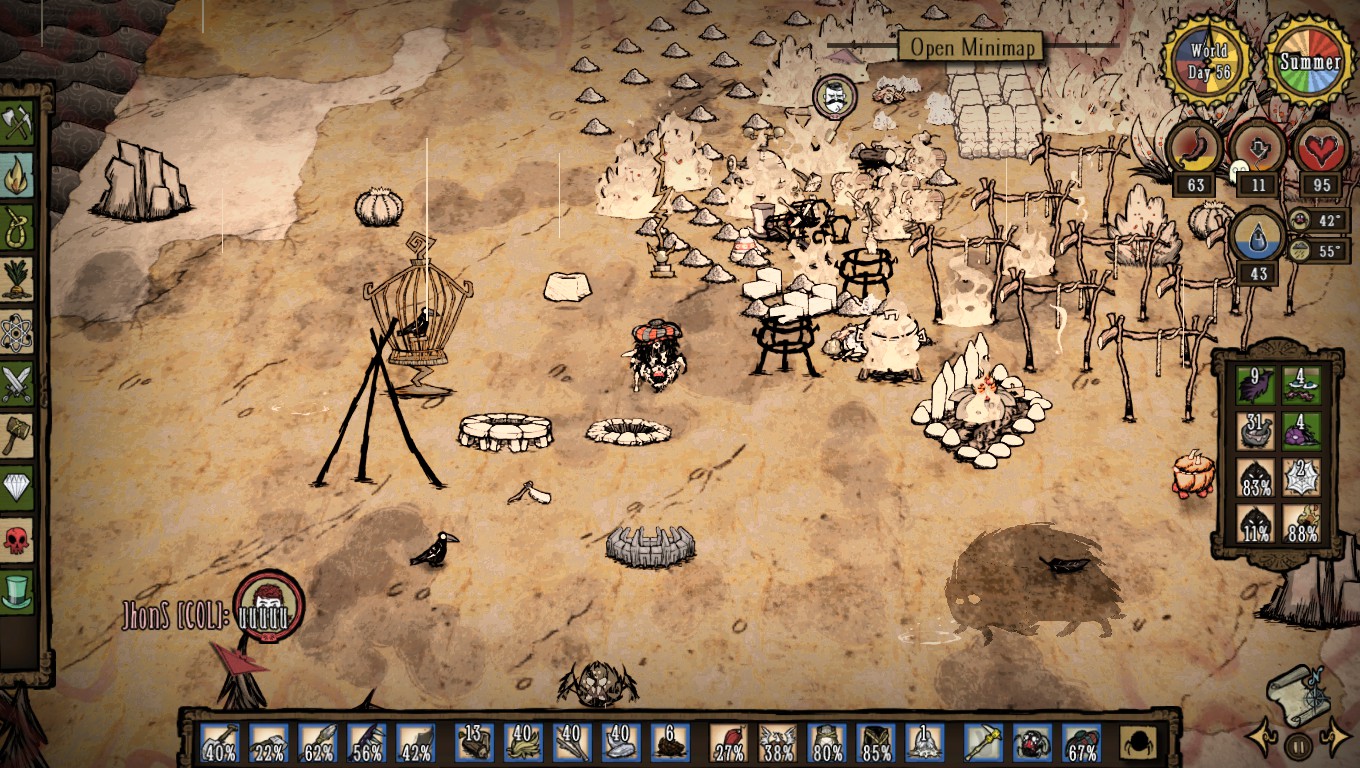Rotate the camera with the left arrow
This screenshot has height=768, width=1360.
(x=1262, y=739)
